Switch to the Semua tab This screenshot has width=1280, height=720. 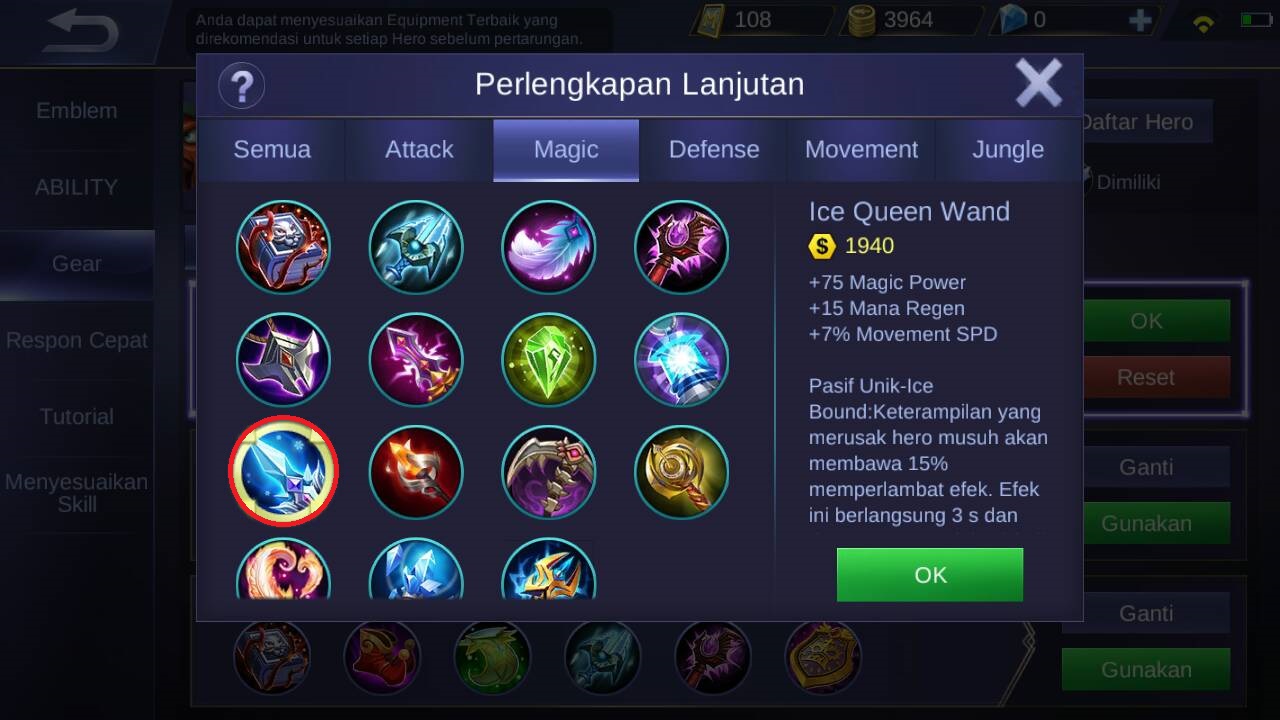point(272,150)
